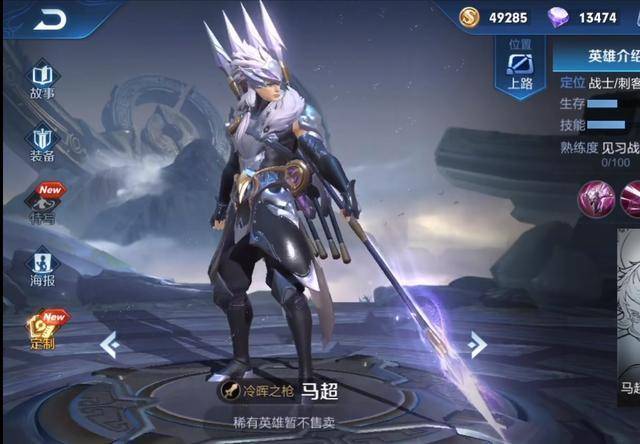The height and width of the screenshot is (444, 640).
Task: Open the 装备 (Equipment) section
Action: [x=42, y=141]
